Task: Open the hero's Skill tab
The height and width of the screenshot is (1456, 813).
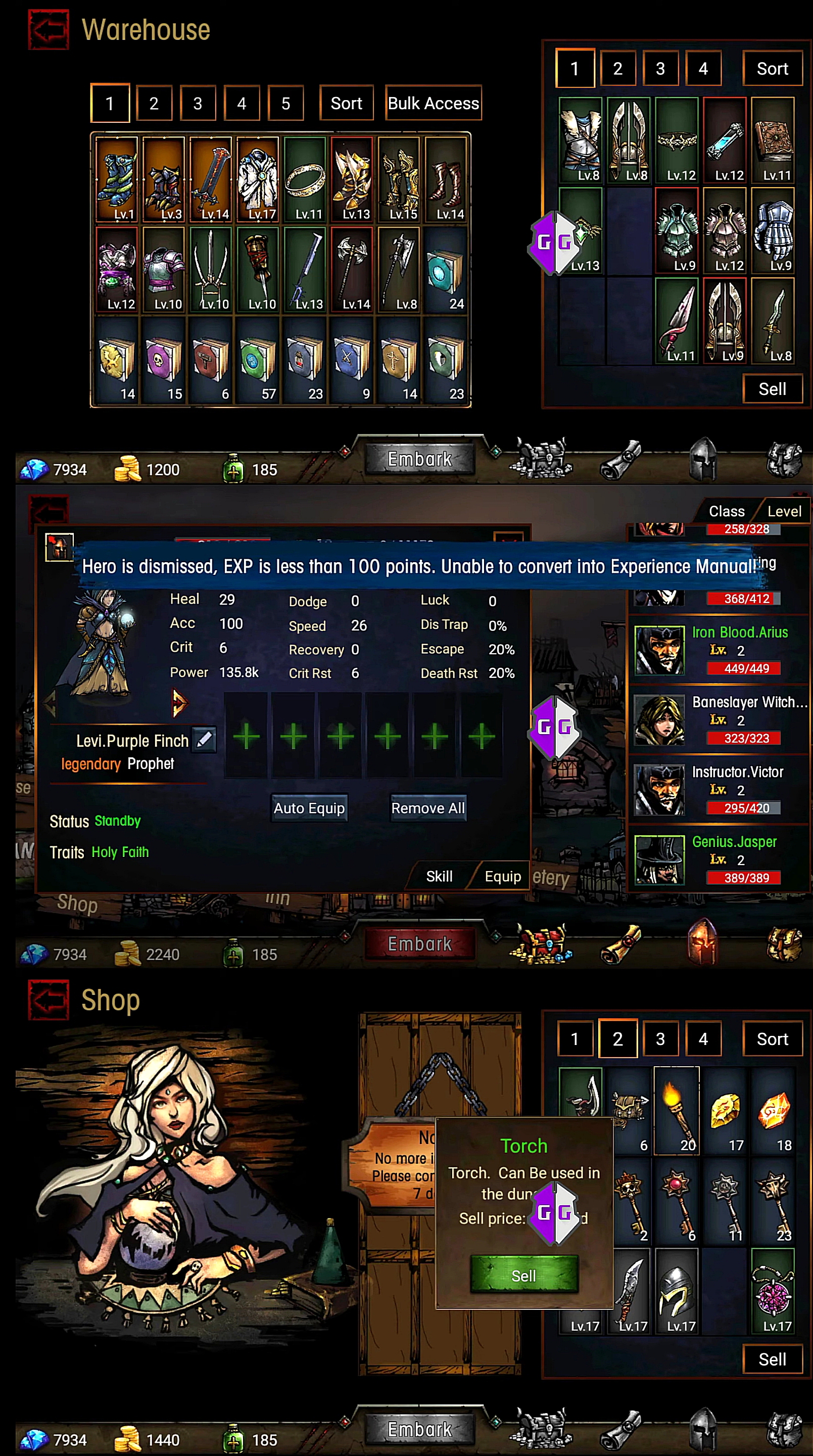Action: [439, 876]
